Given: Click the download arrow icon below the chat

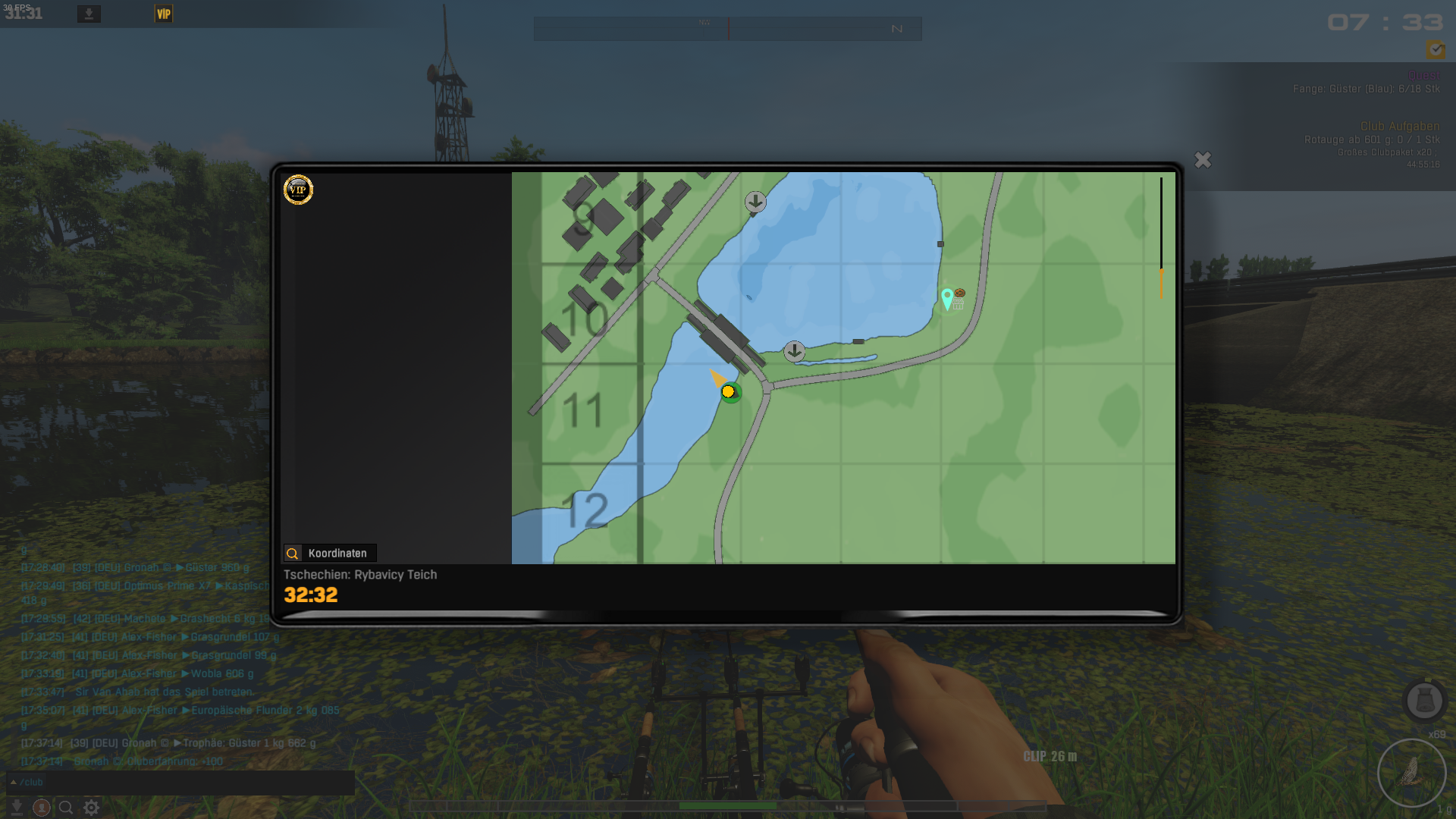Looking at the screenshot, I should 17,808.
